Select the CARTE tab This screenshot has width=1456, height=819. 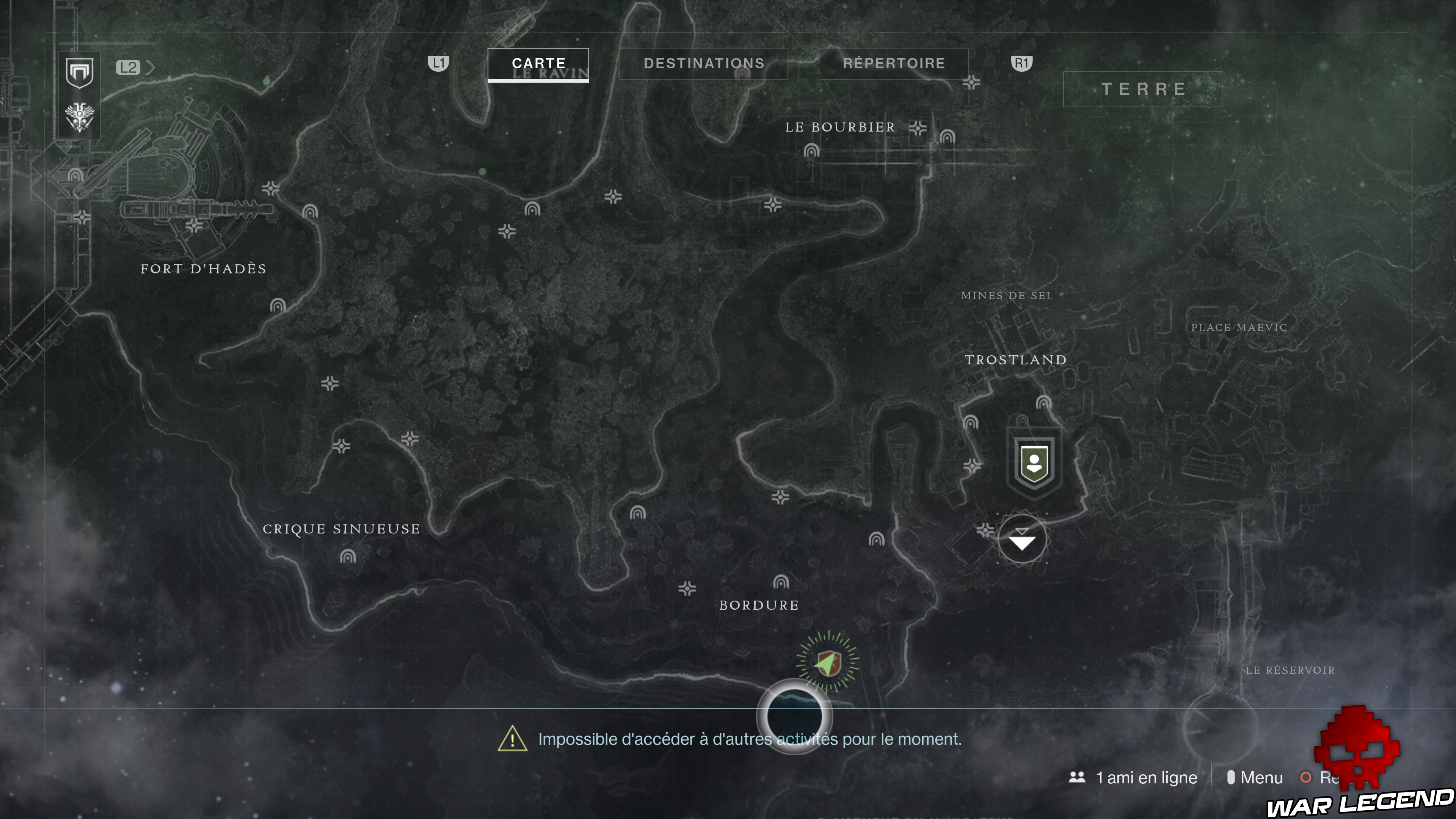pos(538,63)
